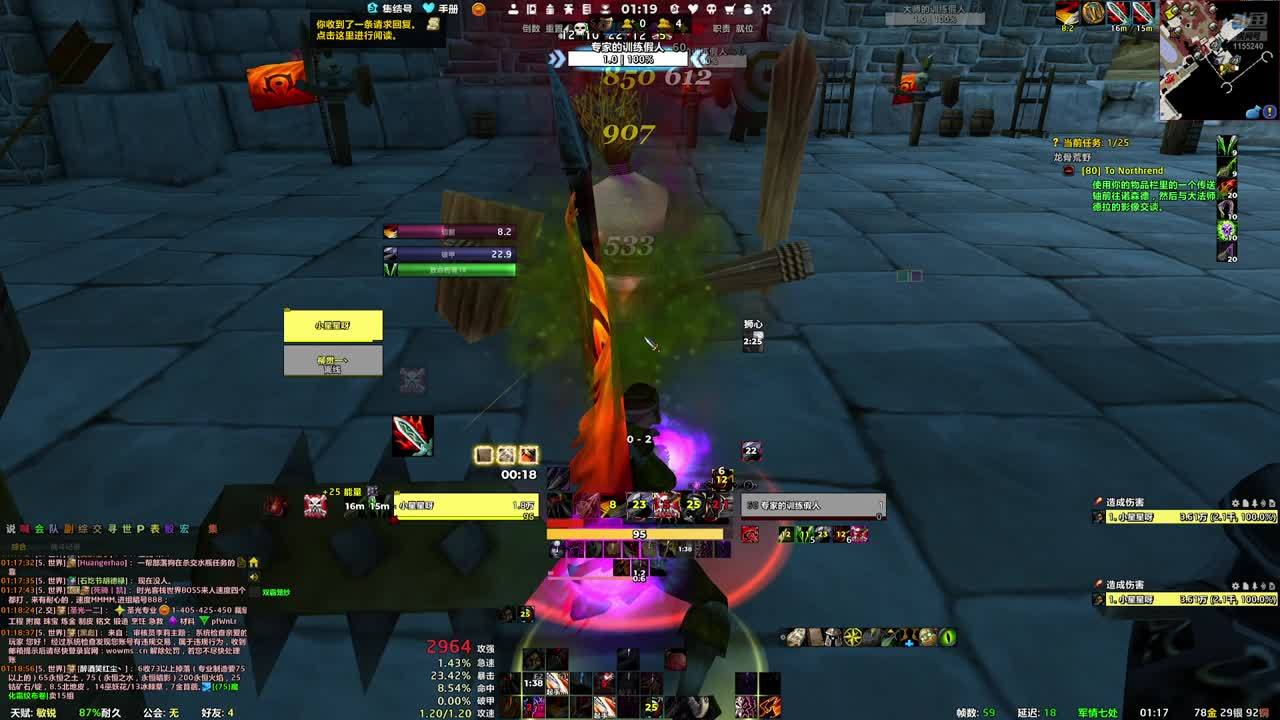Select the yellow 小星星呀 unit frame
The height and width of the screenshot is (720, 1280).
(333, 325)
